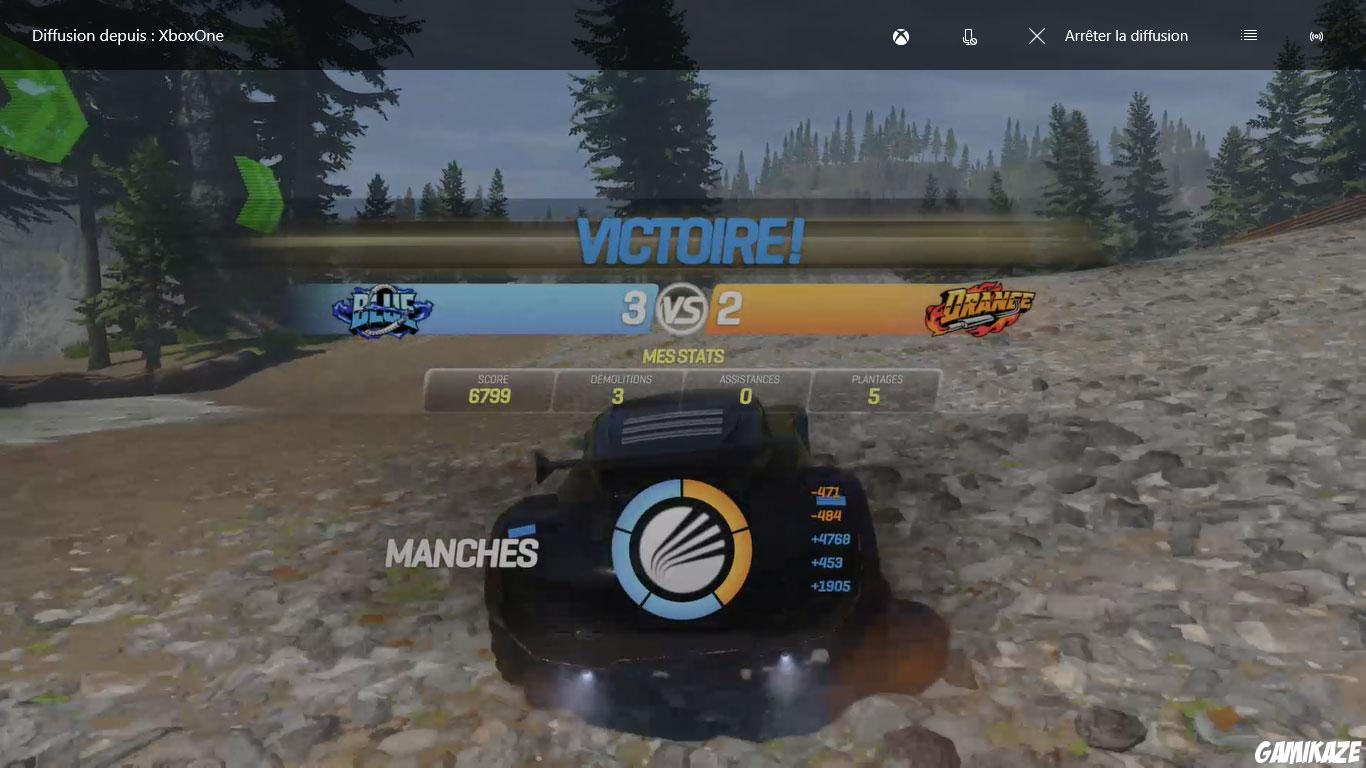Open the Diffusion depuis XboxOne source selector
Image resolution: width=1366 pixels, height=768 pixels.
tap(127, 35)
